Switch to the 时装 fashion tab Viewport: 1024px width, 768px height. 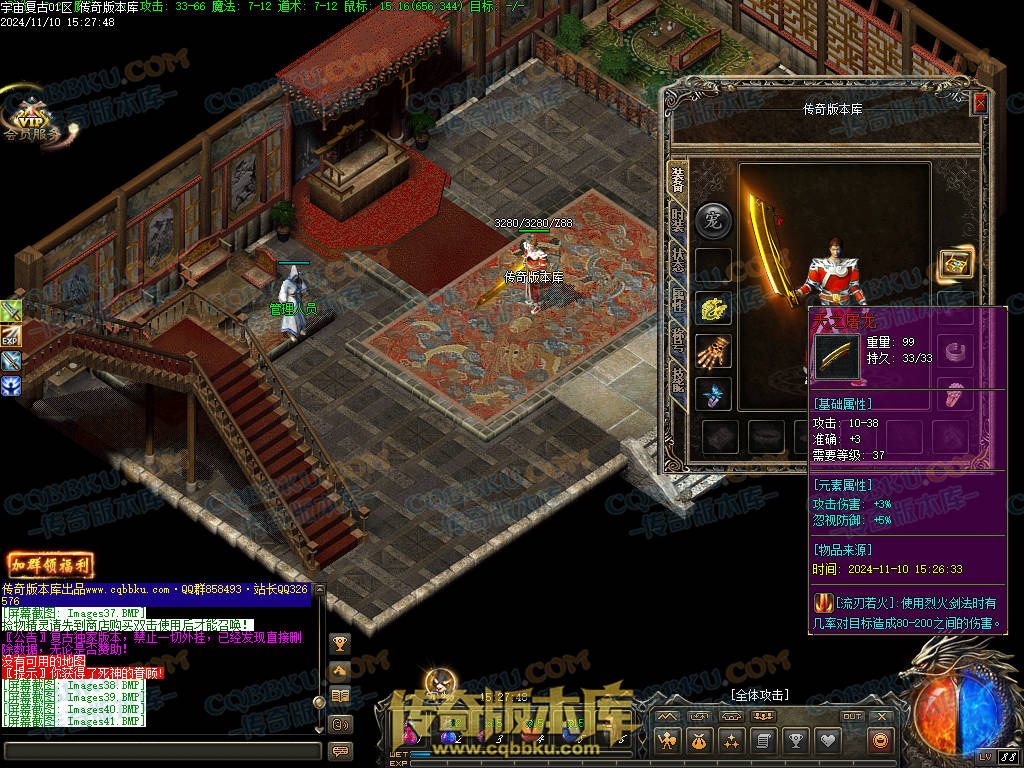678,222
